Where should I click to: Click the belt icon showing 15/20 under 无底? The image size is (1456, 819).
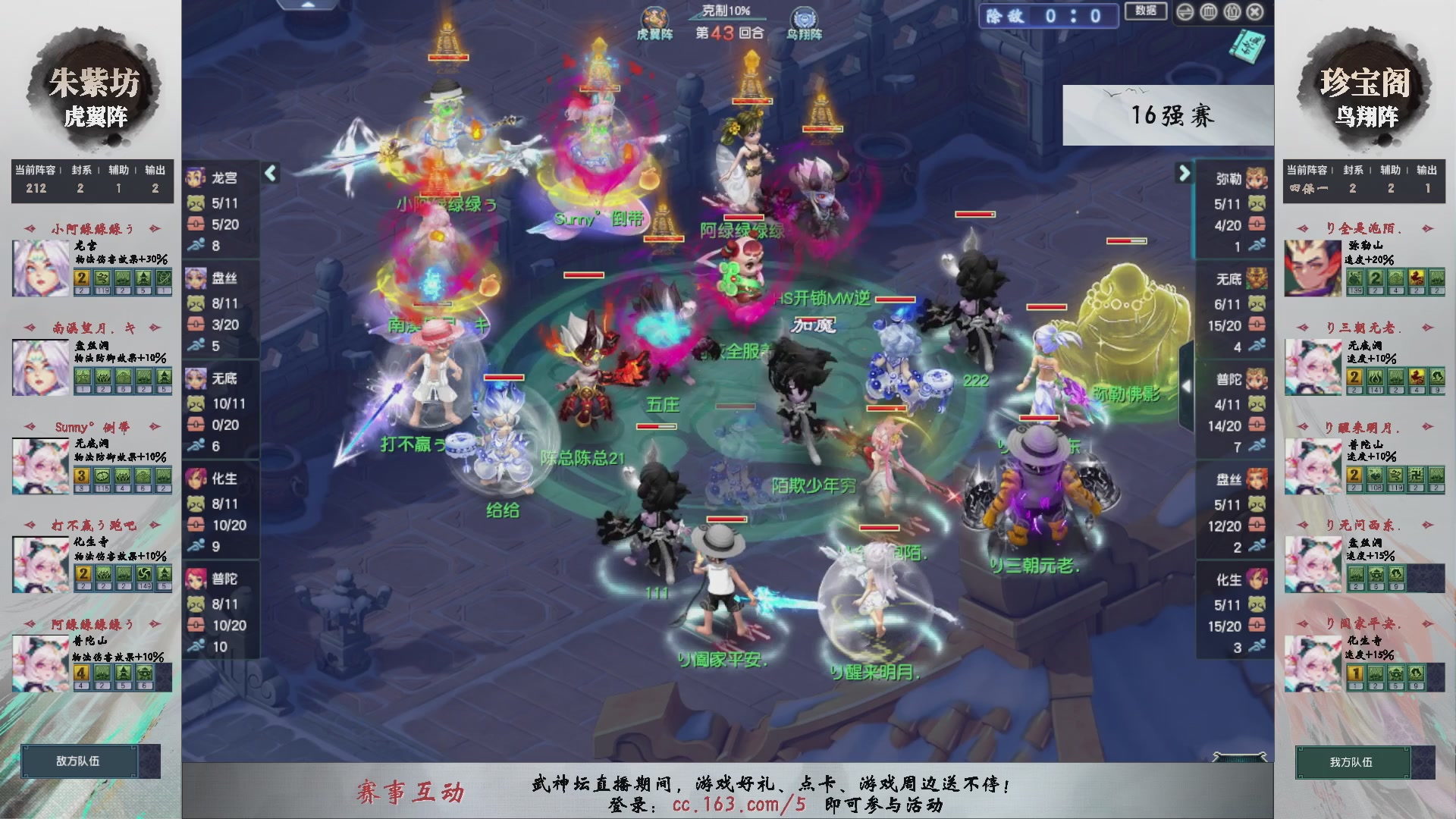pos(1257,325)
